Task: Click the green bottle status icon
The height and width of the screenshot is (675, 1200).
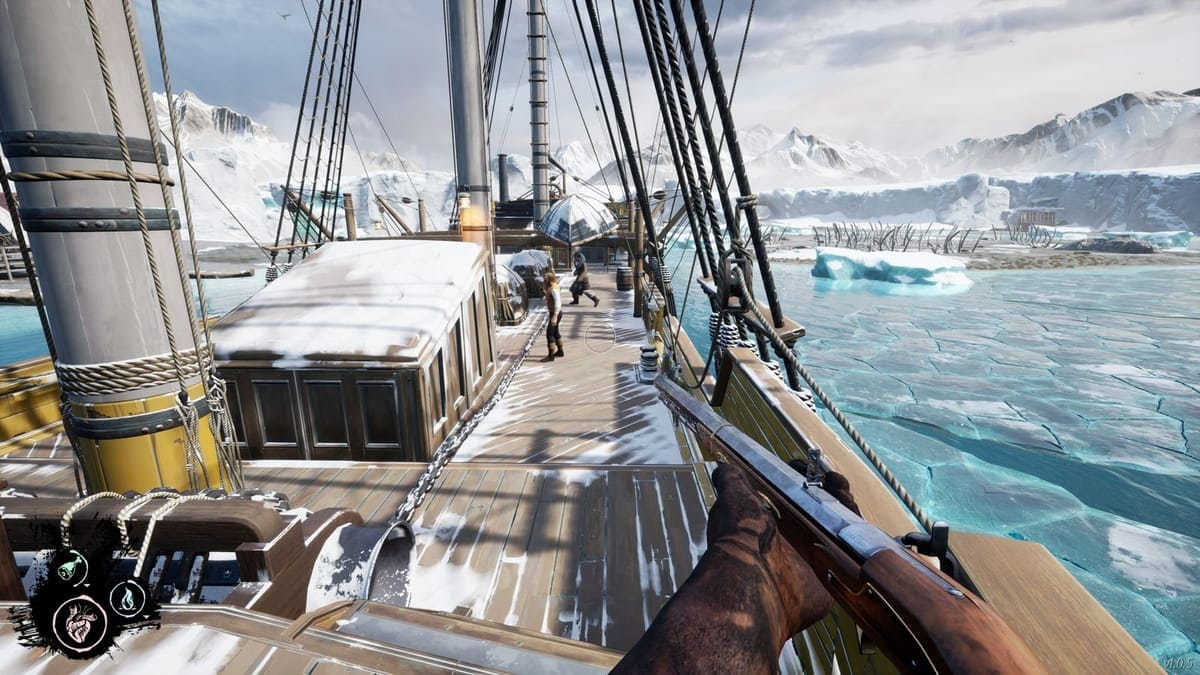Action: point(71,568)
